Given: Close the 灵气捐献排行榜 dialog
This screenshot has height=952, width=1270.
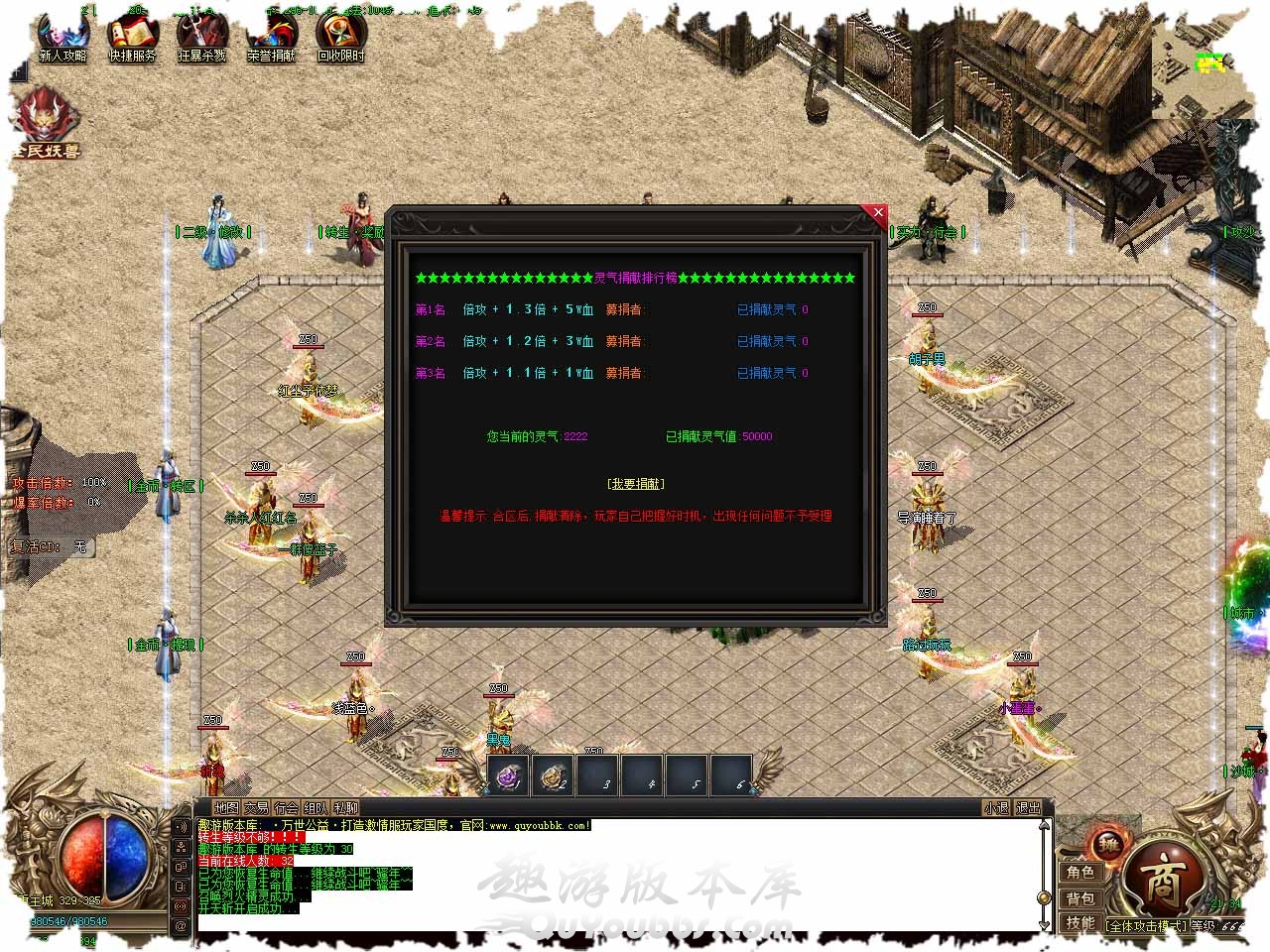Looking at the screenshot, I should tap(877, 212).
